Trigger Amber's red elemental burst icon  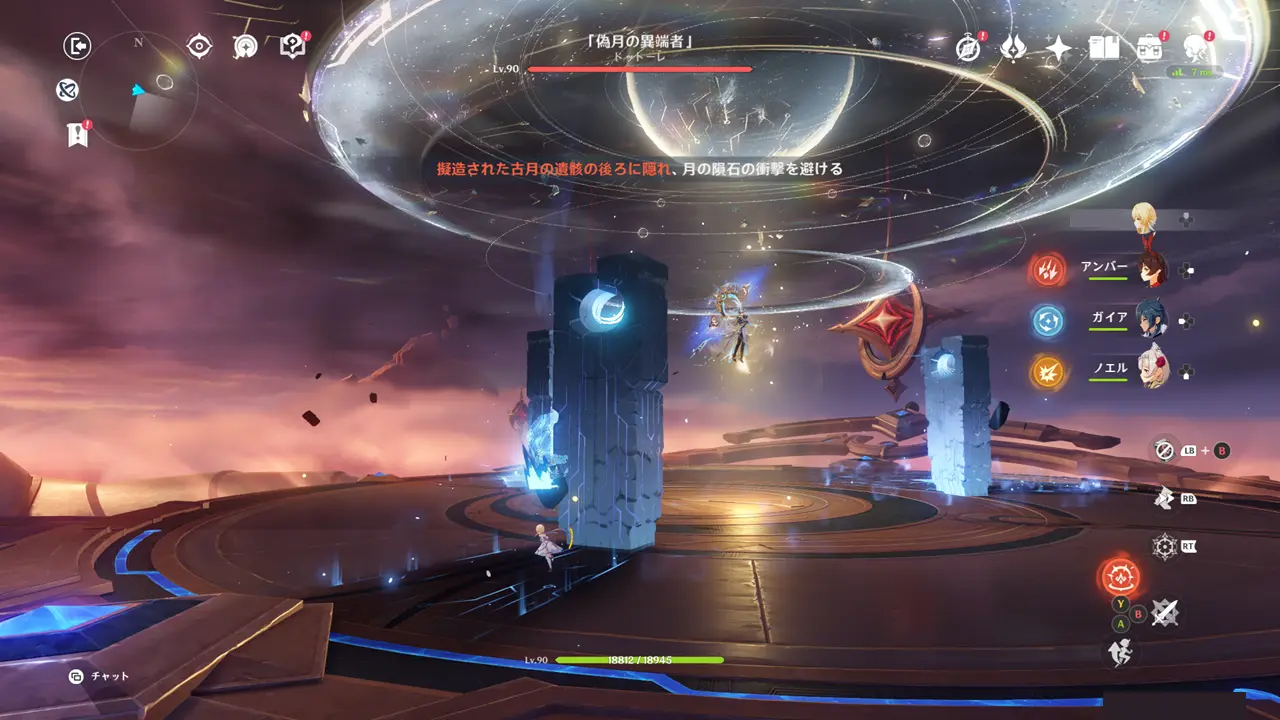tap(1048, 270)
